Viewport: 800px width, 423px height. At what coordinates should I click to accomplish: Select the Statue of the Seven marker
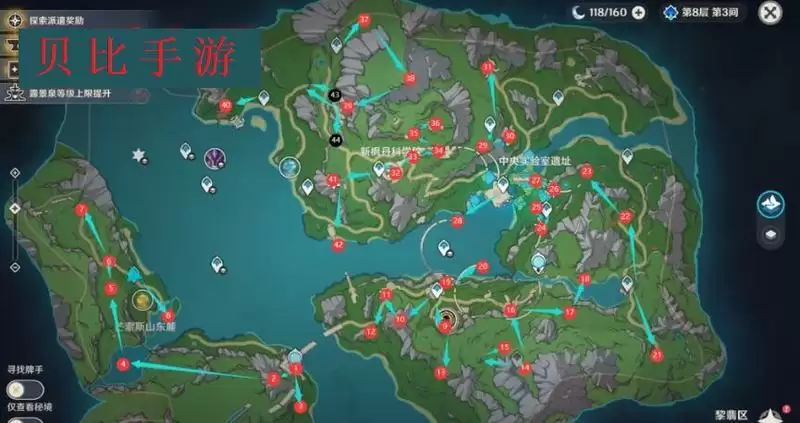pyautogui.click(x=290, y=167)
